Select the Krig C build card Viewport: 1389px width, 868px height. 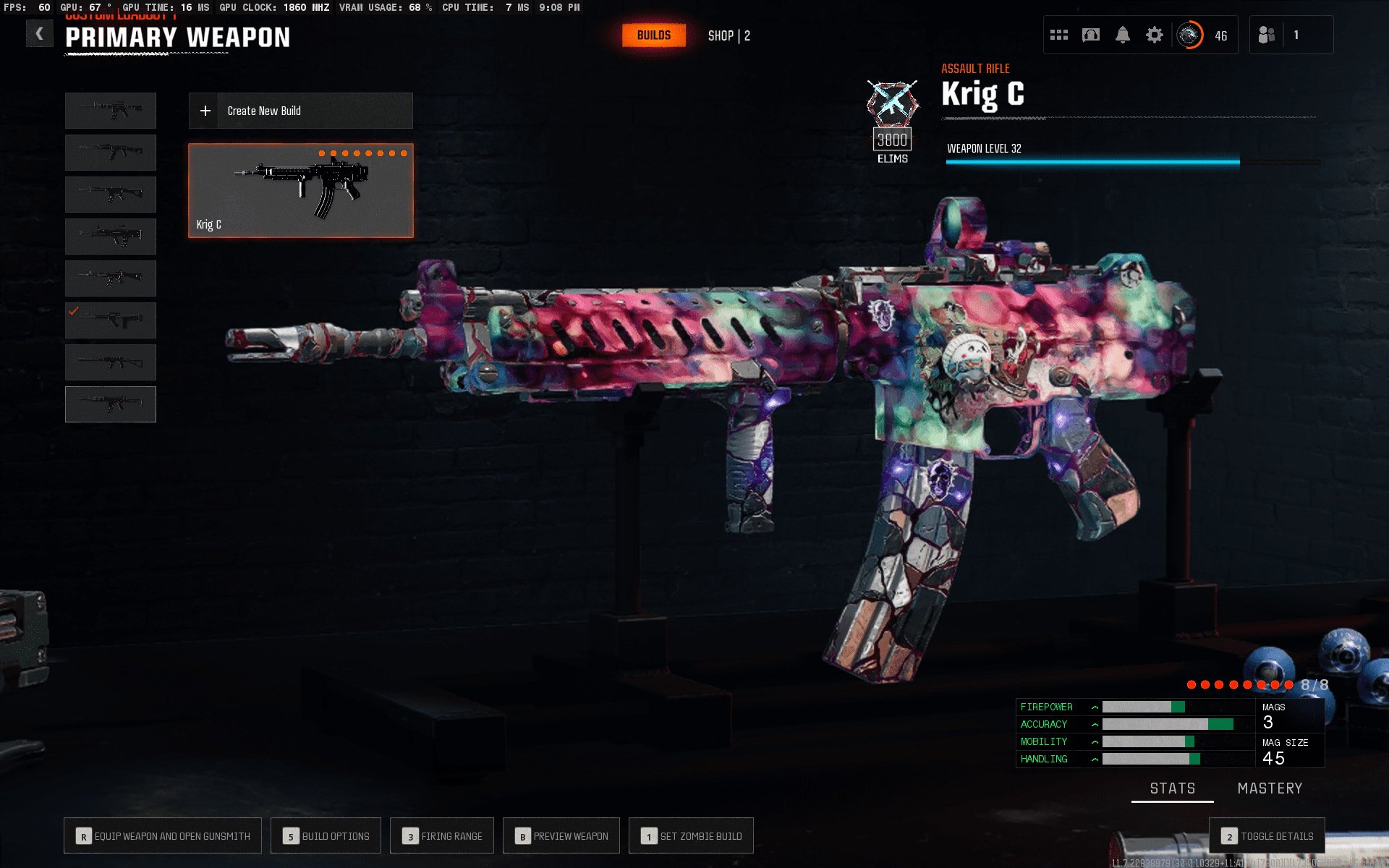tap(300, 190)
